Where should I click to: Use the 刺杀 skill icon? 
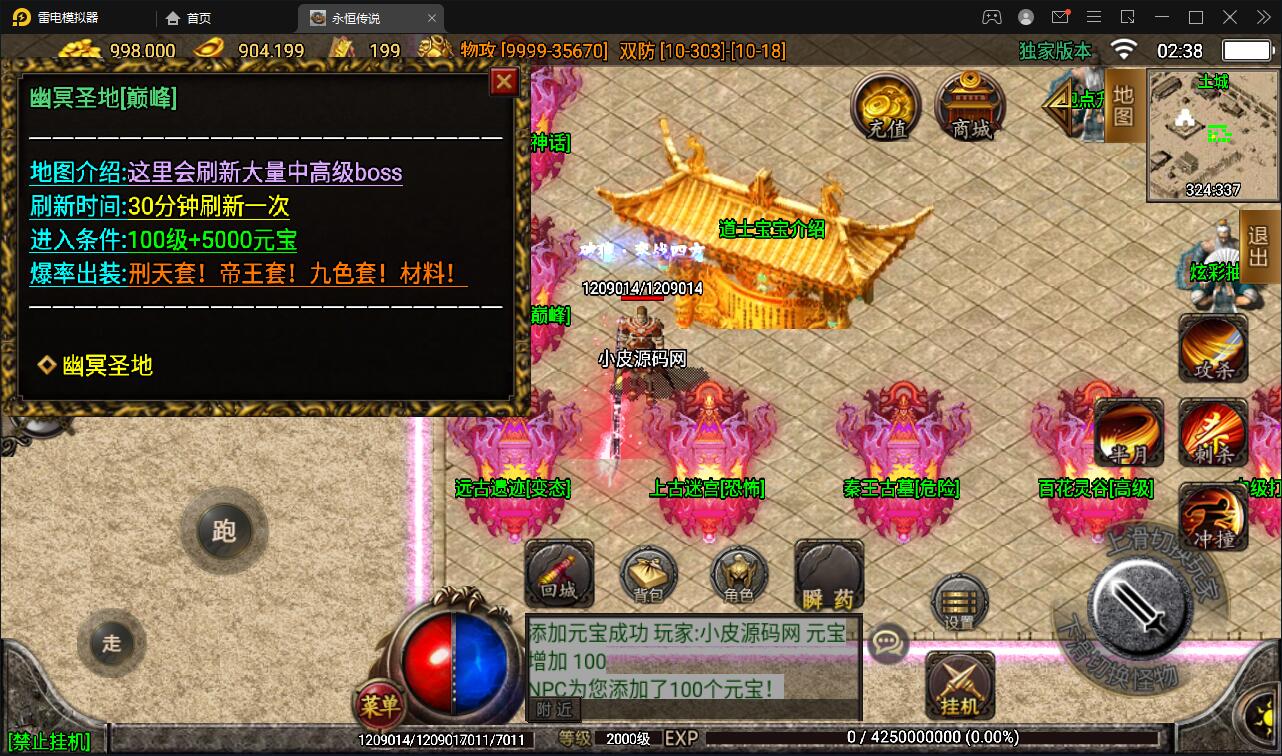click(x=1213, y=434)
